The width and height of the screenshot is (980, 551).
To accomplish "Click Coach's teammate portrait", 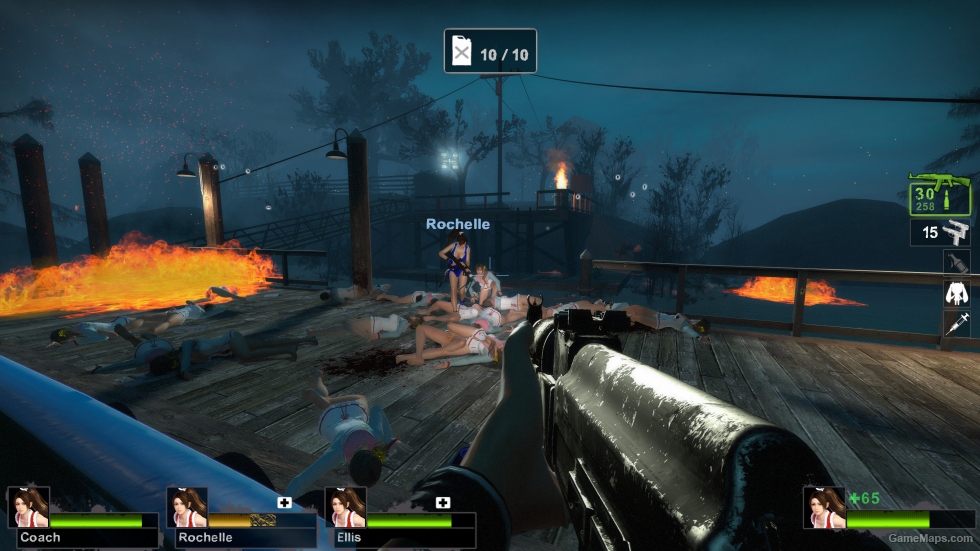I will point(28,507).
